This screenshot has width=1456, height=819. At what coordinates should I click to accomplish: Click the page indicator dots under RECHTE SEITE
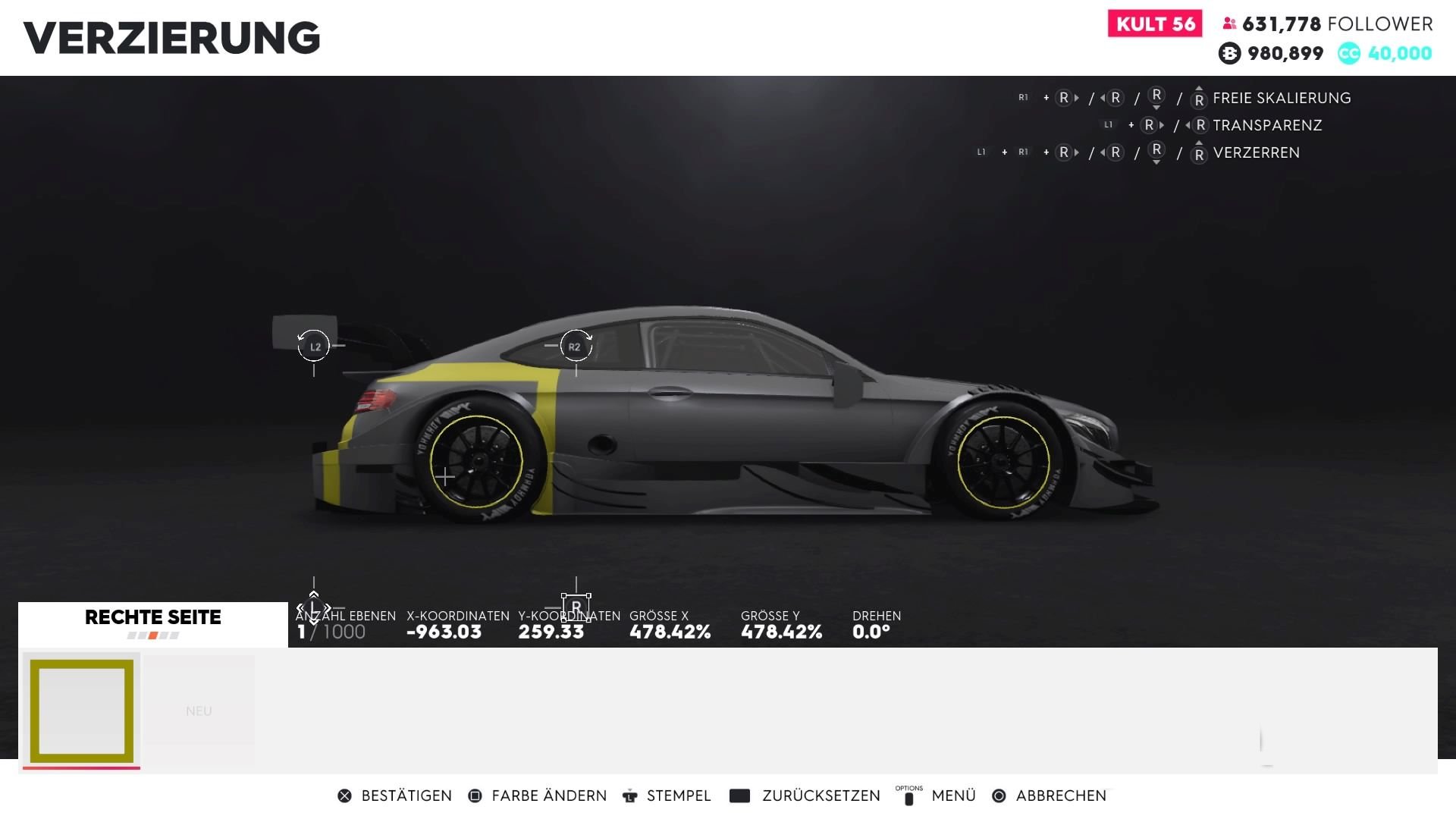152,635
